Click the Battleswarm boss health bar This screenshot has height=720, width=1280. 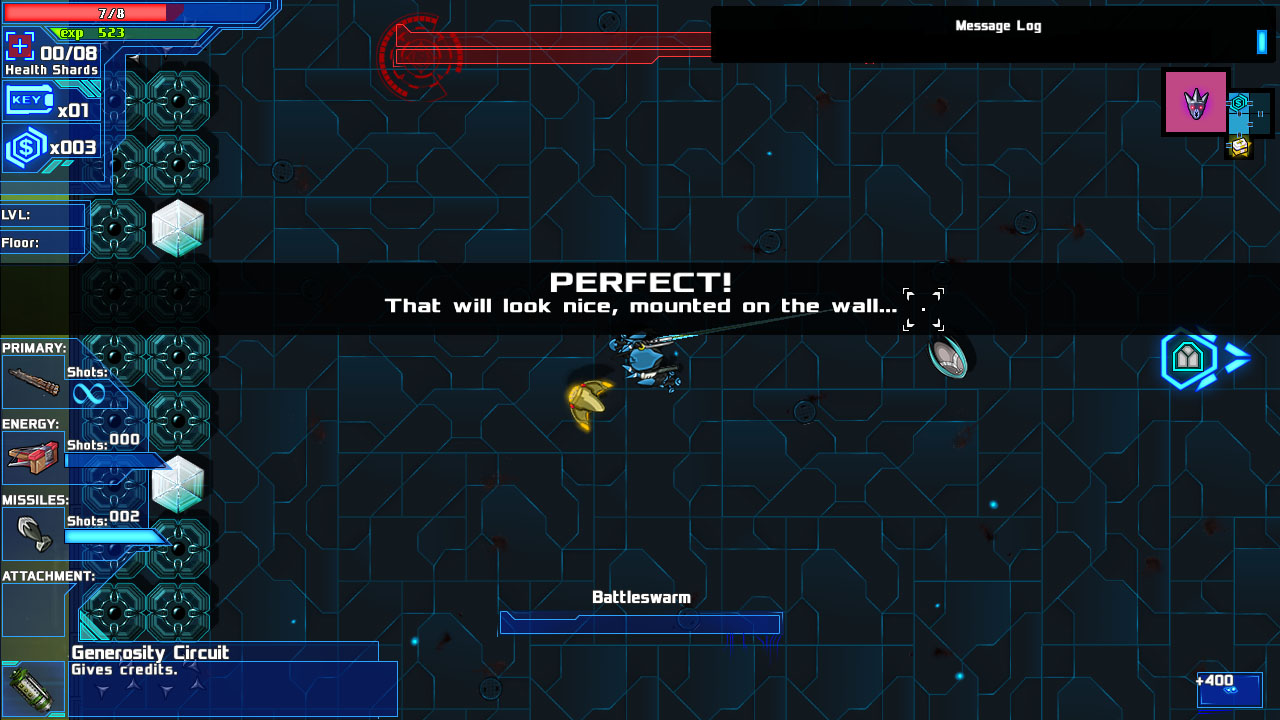[640, 623]
